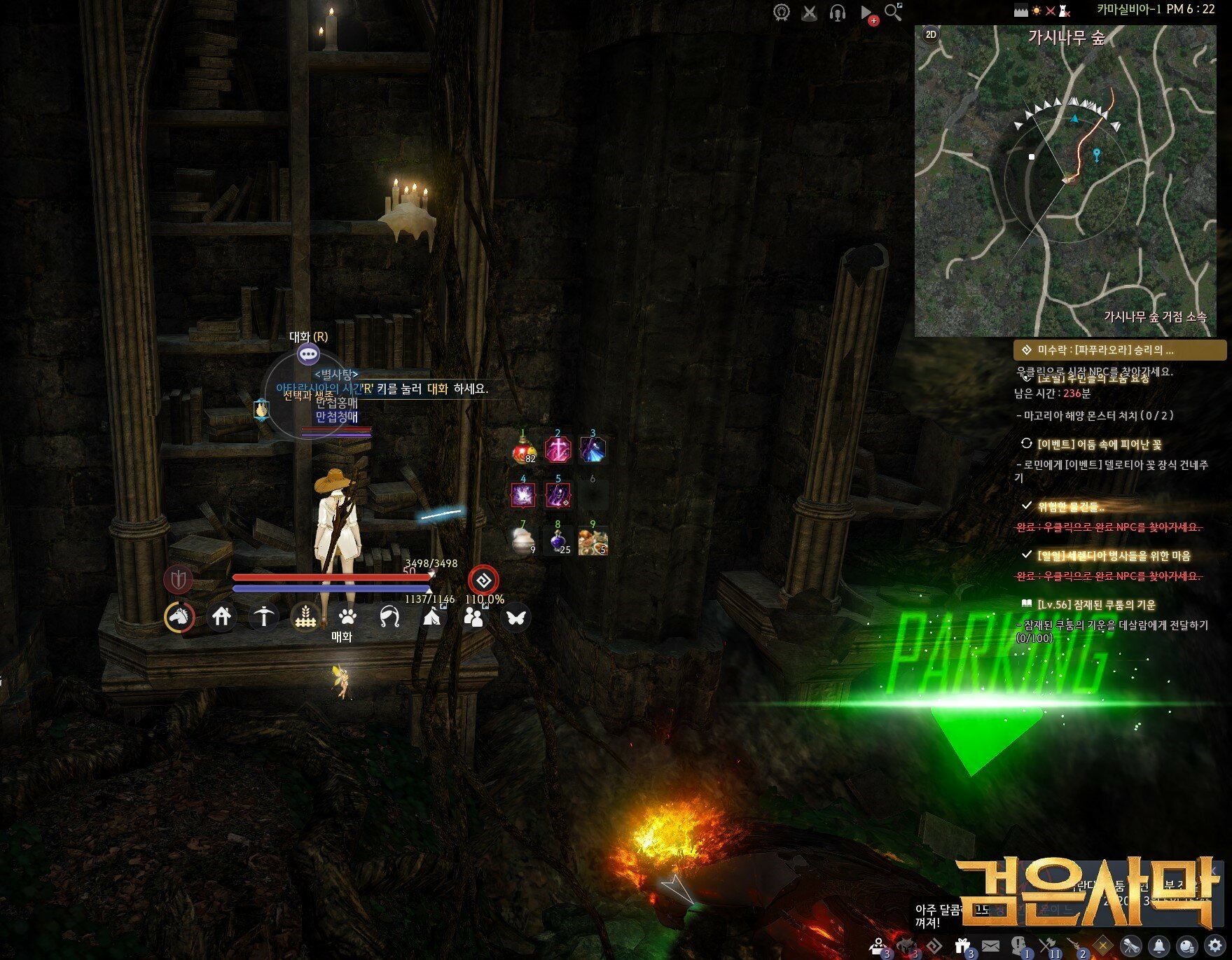
Task: Open the horse mount icon
Action: click(x=179, y=617)
